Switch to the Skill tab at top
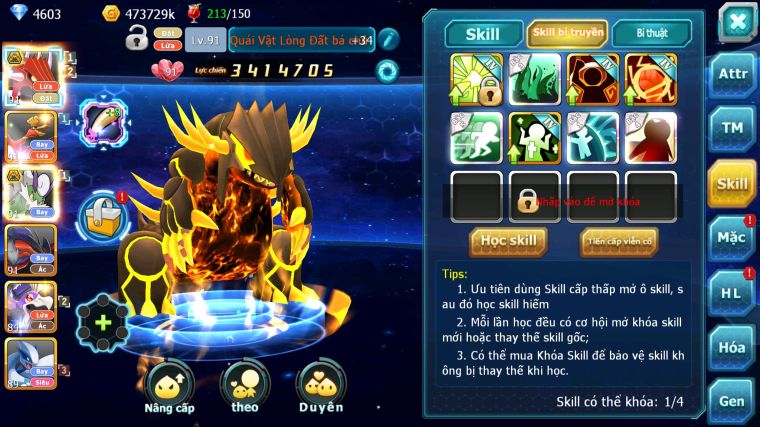 point(483,33)
